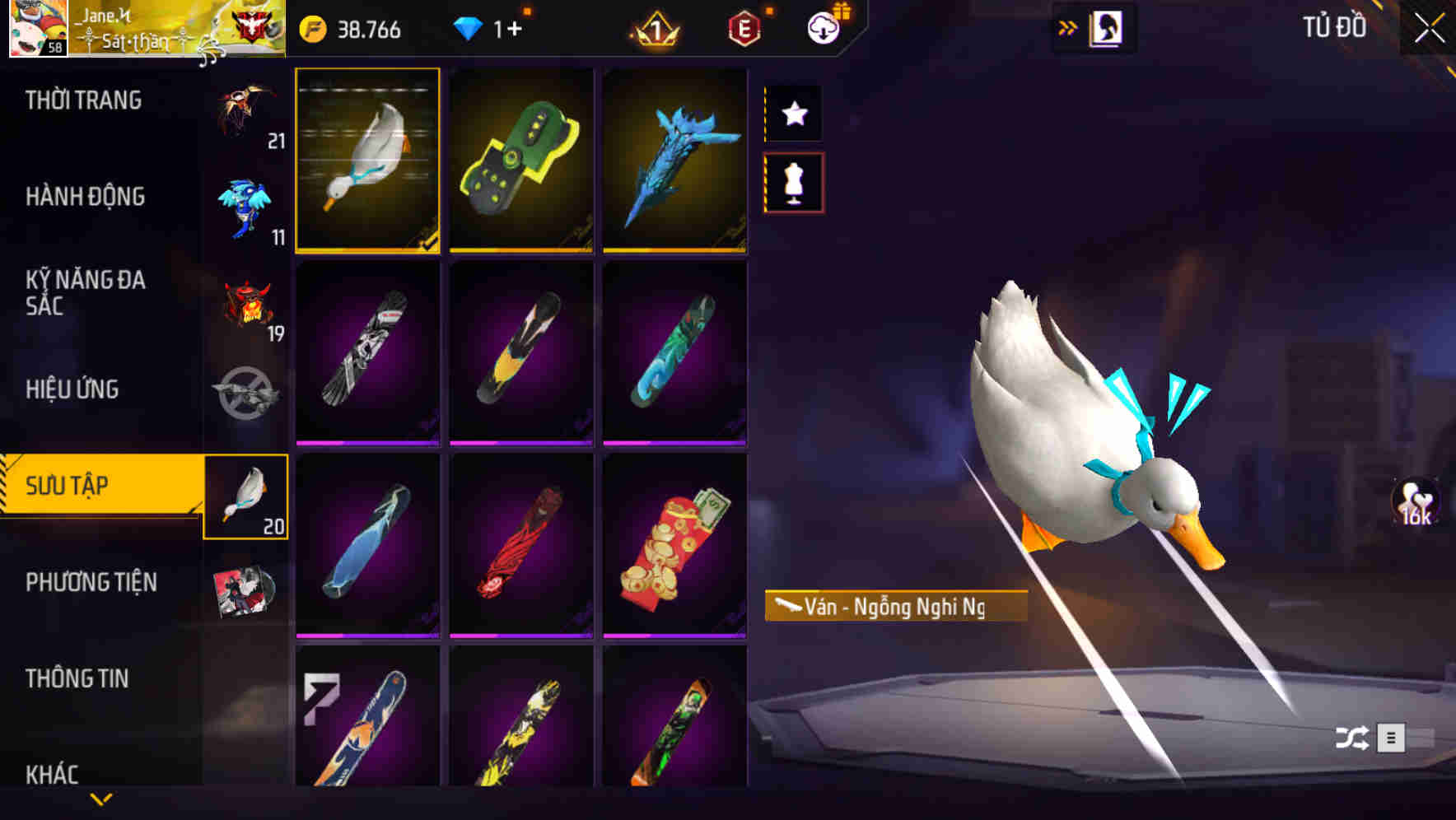Image resolution: width=1456 pixels, height=820 pixels.
Task: Toggle the star favorite filter
Action: 793,114
